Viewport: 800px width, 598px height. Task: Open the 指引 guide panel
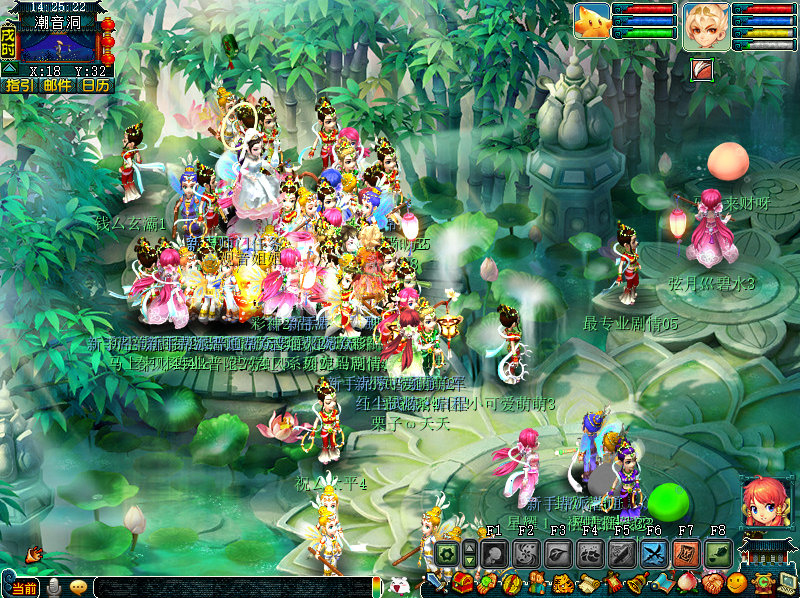coord(20,86)
